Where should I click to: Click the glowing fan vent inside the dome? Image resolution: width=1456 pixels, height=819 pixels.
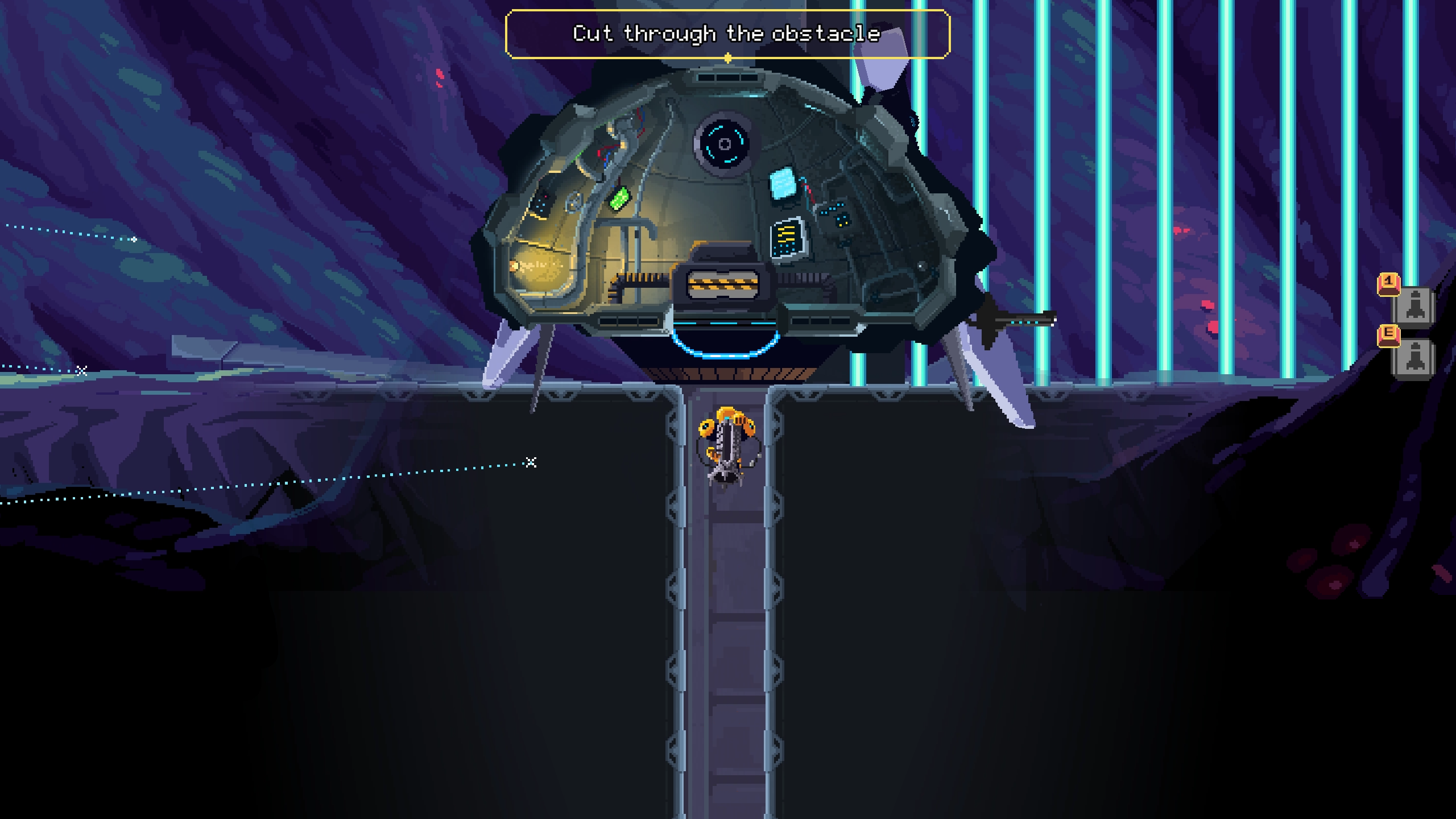(723, 144)
